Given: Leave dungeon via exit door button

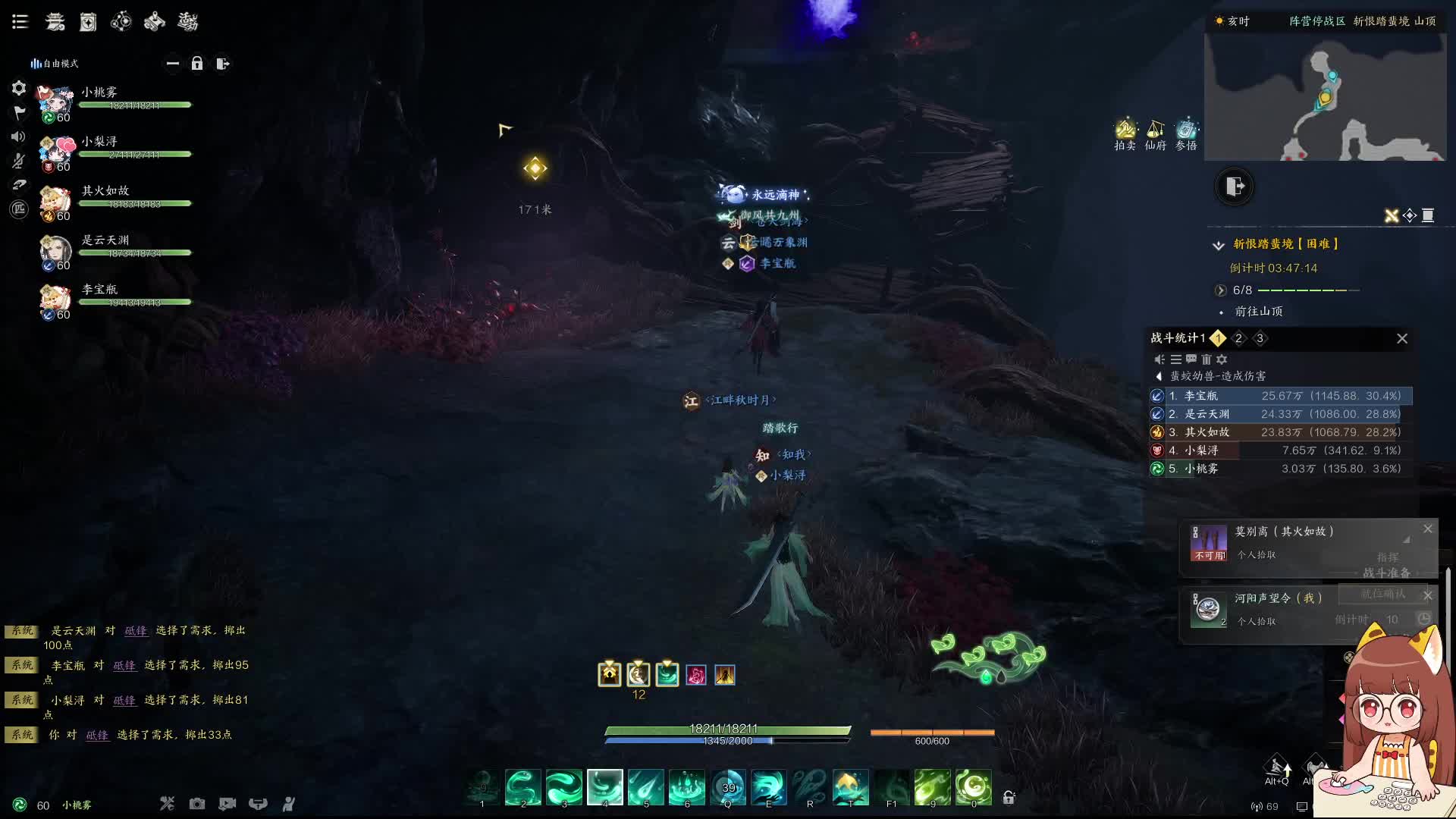Looking at the screenshot, I should [1235, 187].
